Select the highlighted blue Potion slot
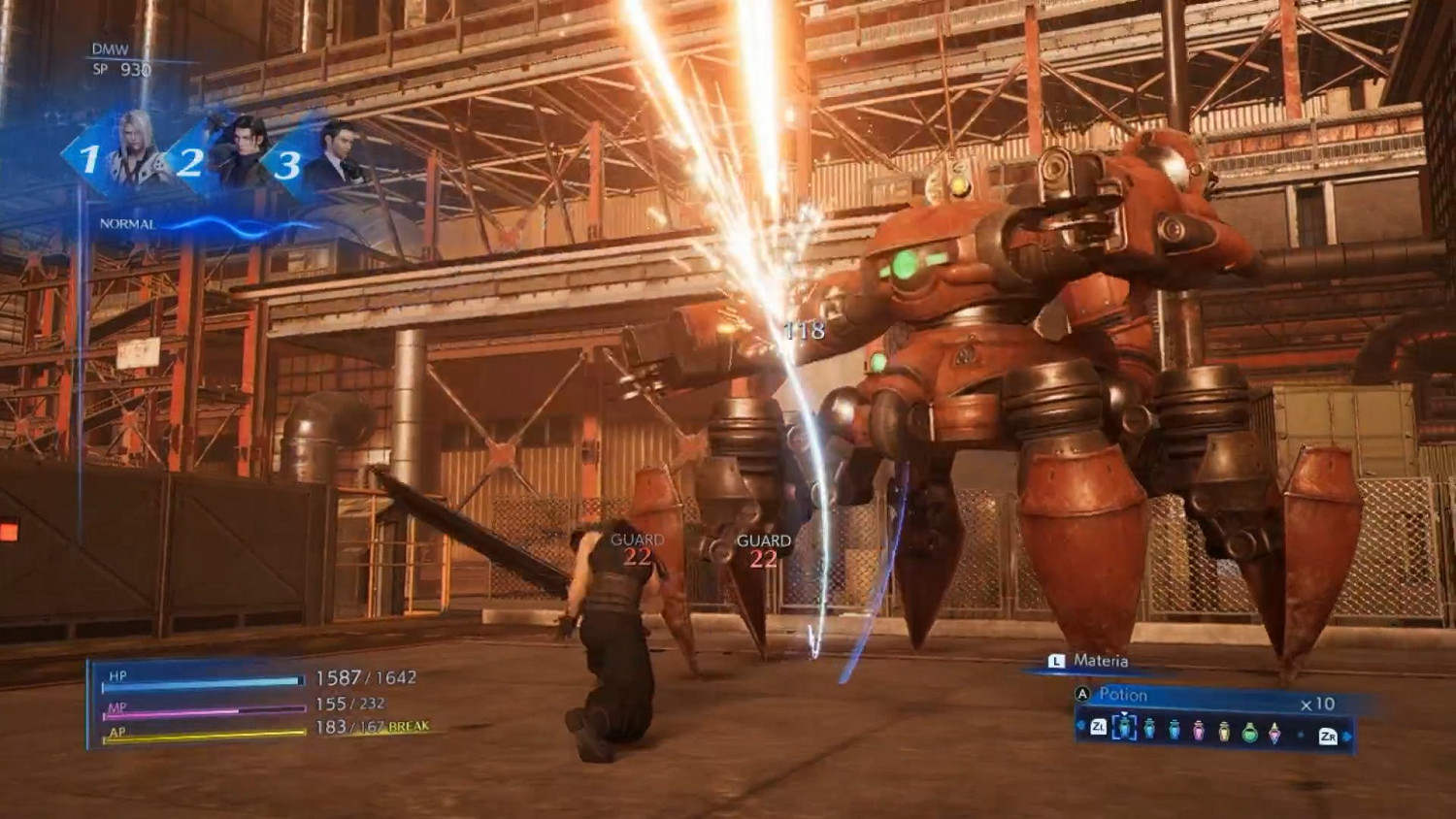The height and width of the screenshot is (819, 1456). (x=1123, y=727)
